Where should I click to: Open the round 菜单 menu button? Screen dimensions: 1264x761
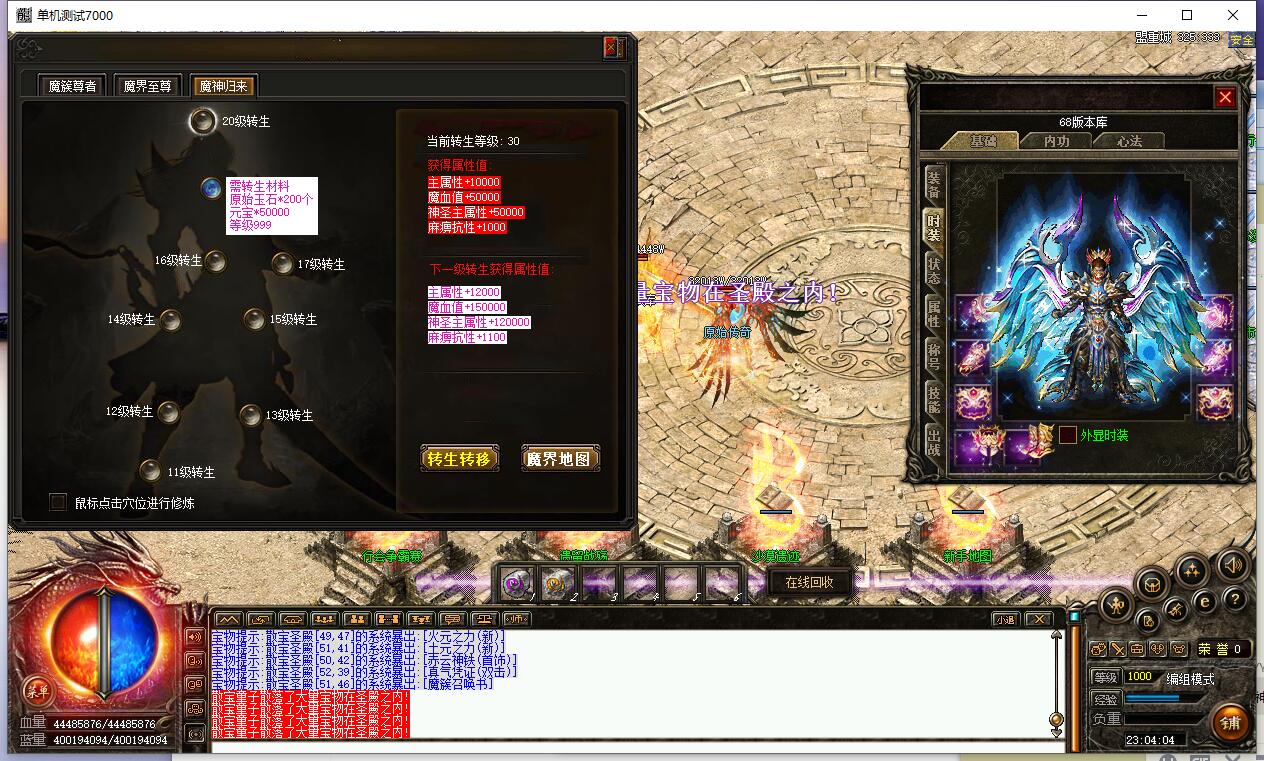pos(37,691)
